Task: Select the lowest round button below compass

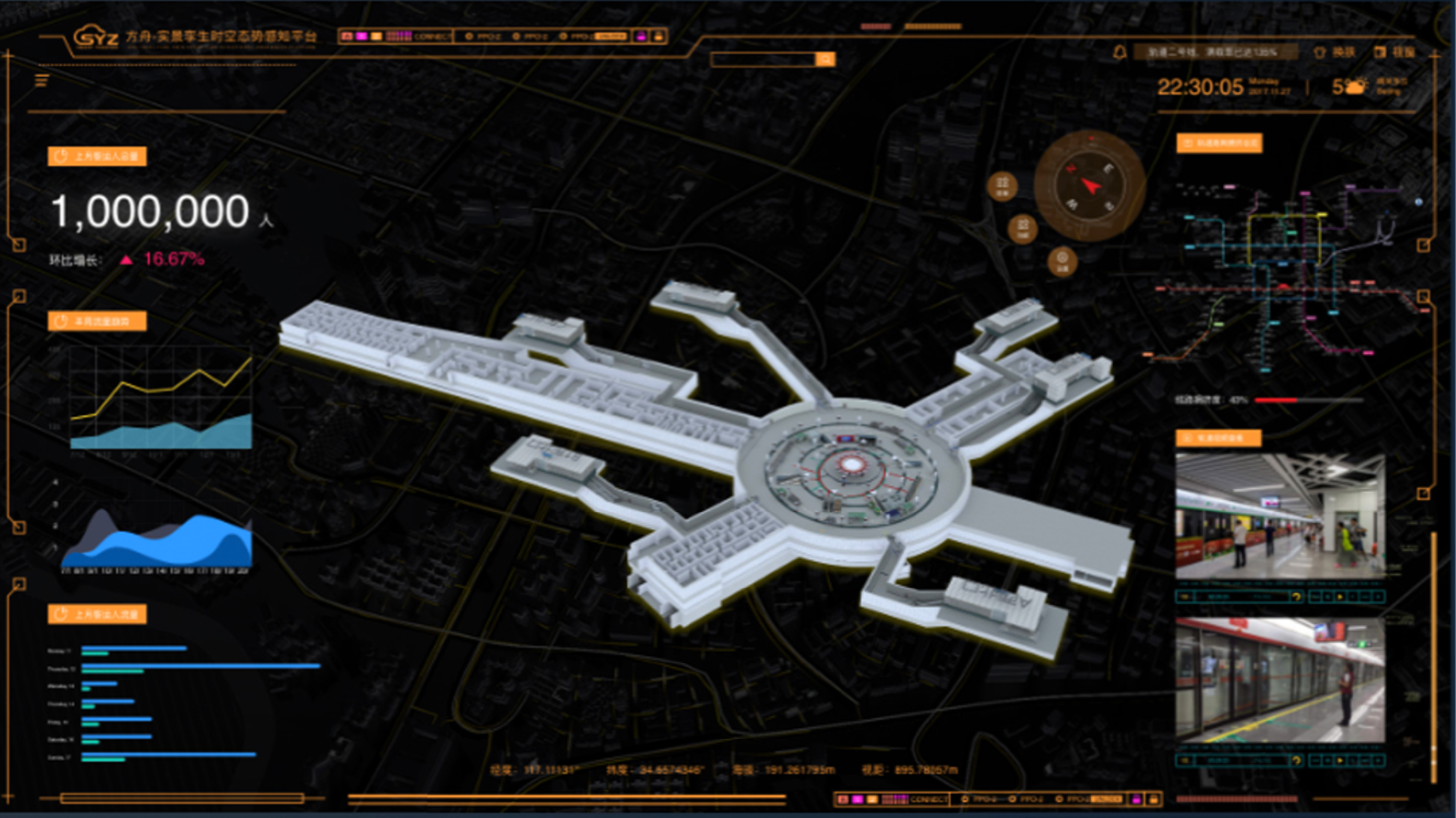Action: pyautogui.click(x=1062, y=261)
